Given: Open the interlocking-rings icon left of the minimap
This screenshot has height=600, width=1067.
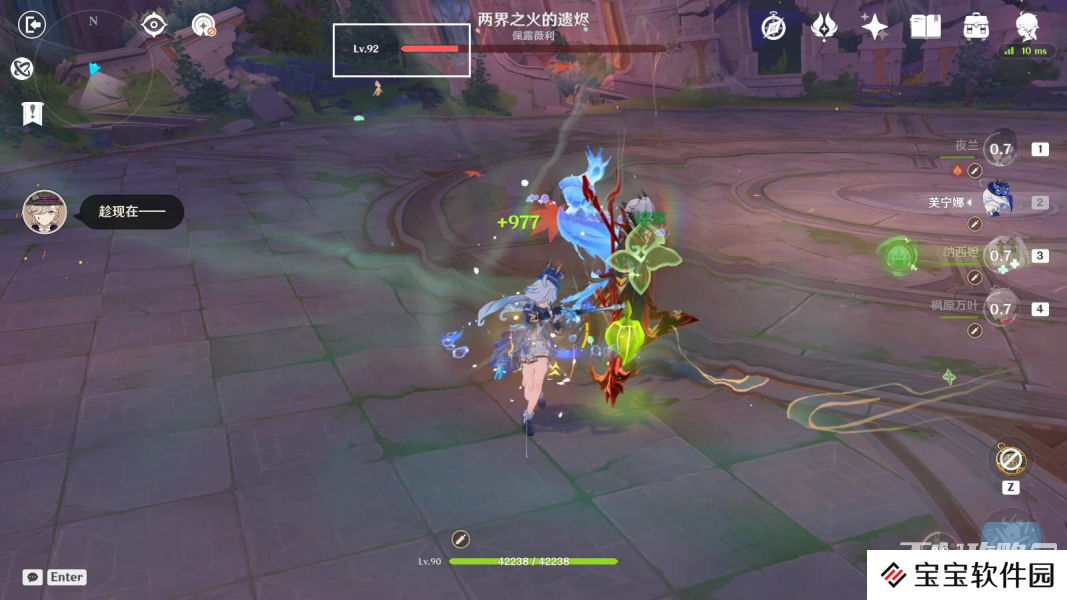Looking at the screenshot, I should click(x=22, y=68).
